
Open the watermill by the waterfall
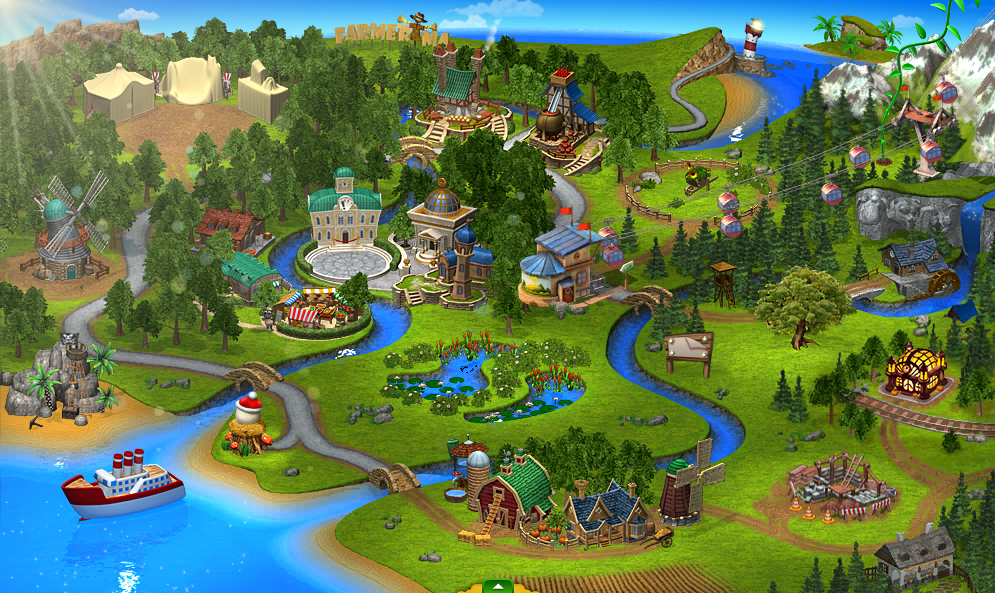point(912,267)
